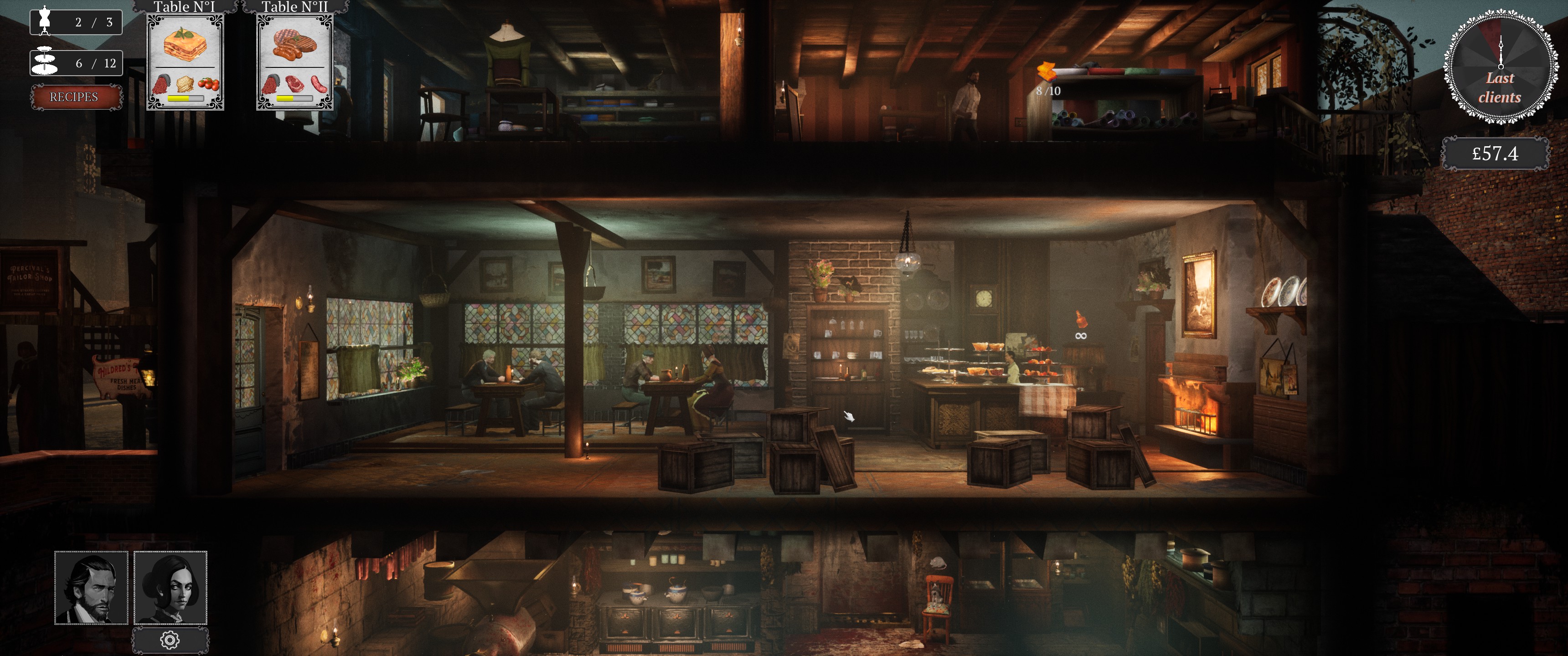This screenshot has width=1568, height=656.
Task: Open settings with the gear button
Action: click(170, 640)
